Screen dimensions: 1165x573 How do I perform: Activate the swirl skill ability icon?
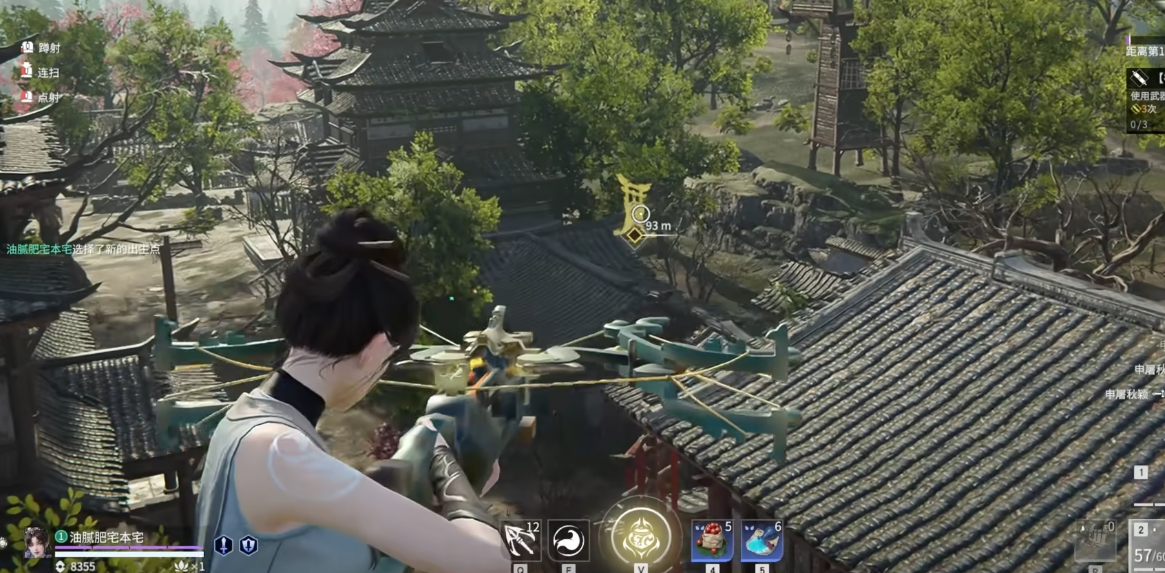point(569,541)
